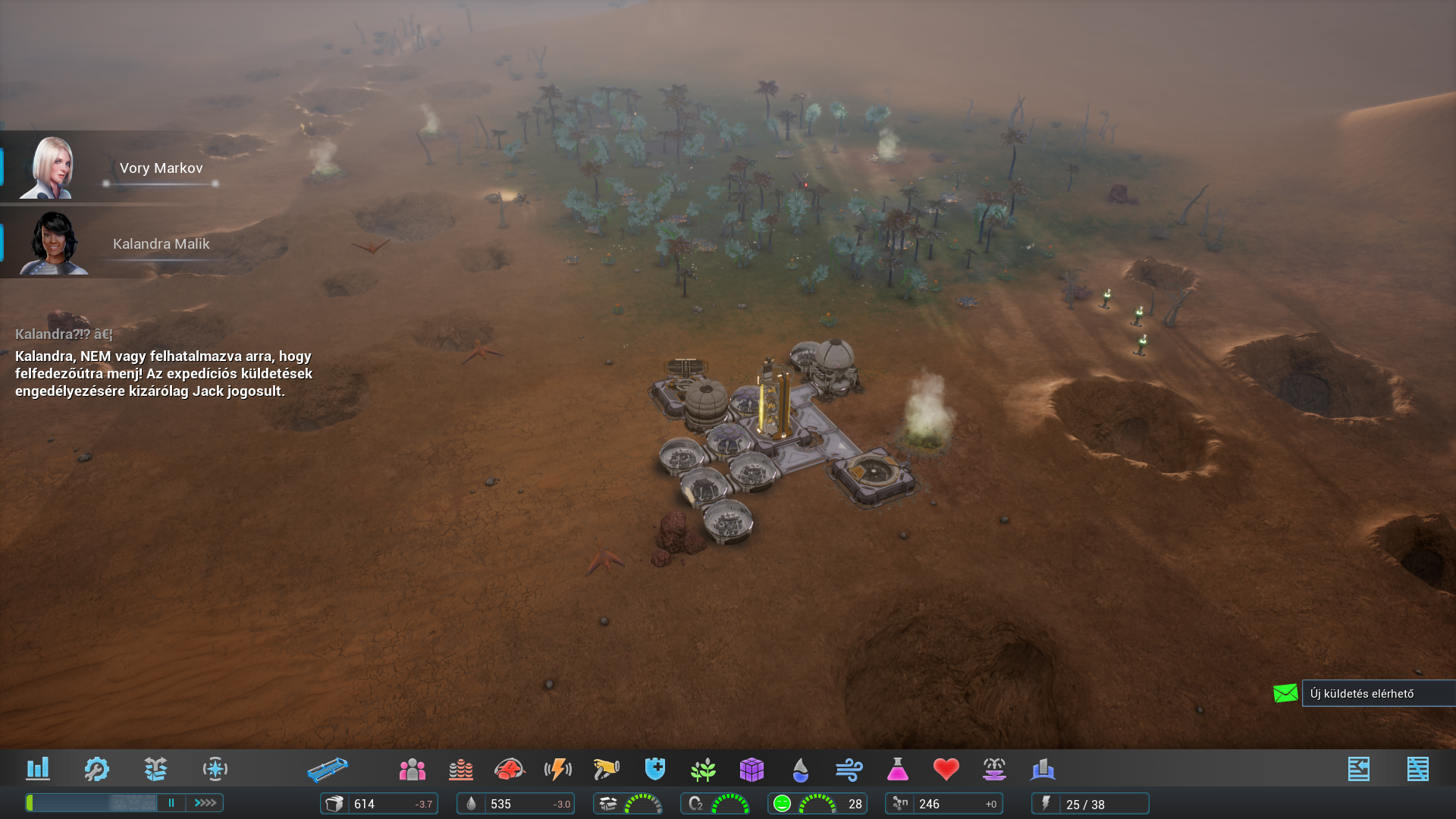Select the stacked coins storage category
The image size is (1456, 819).
(460, 770)
